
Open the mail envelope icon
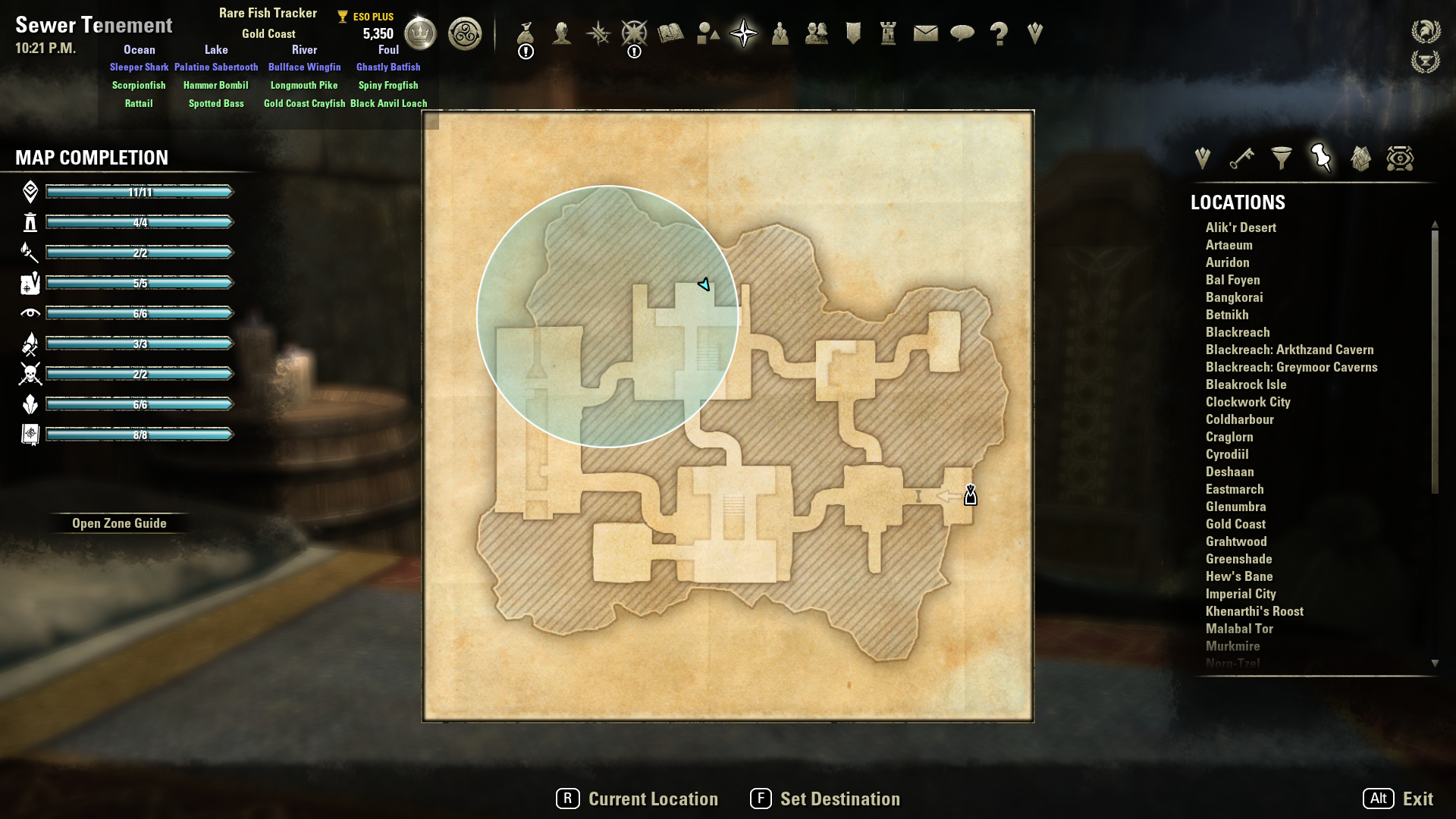point(925,33)
